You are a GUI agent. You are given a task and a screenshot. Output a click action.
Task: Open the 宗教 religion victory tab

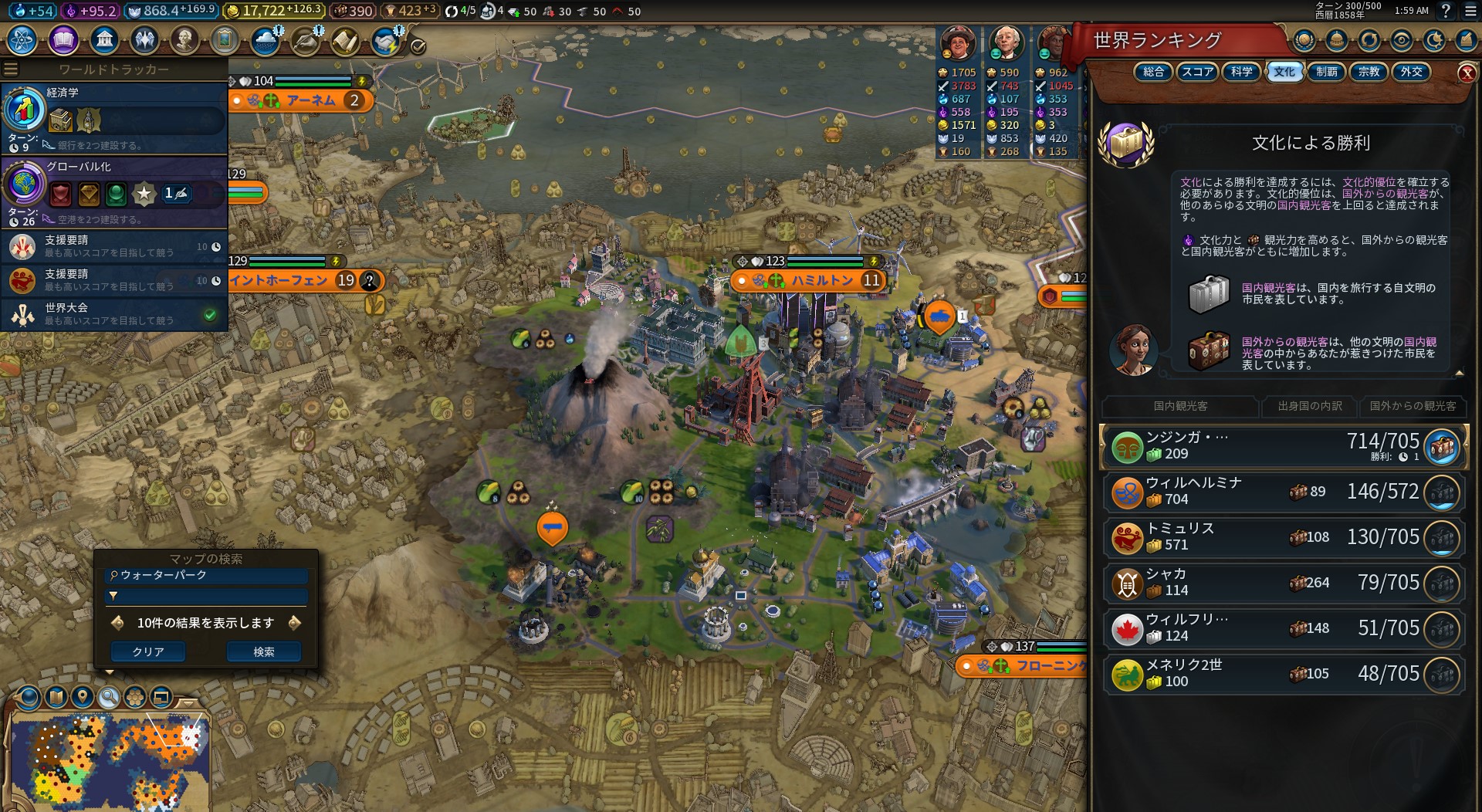1369,72
